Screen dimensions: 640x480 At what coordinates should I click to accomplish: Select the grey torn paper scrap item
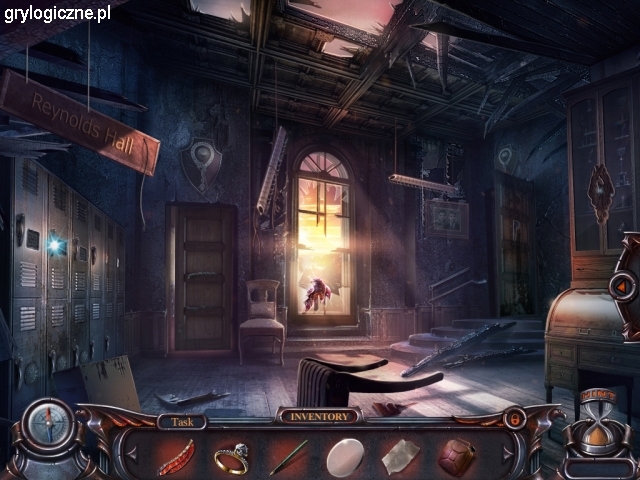coord(401,457)
